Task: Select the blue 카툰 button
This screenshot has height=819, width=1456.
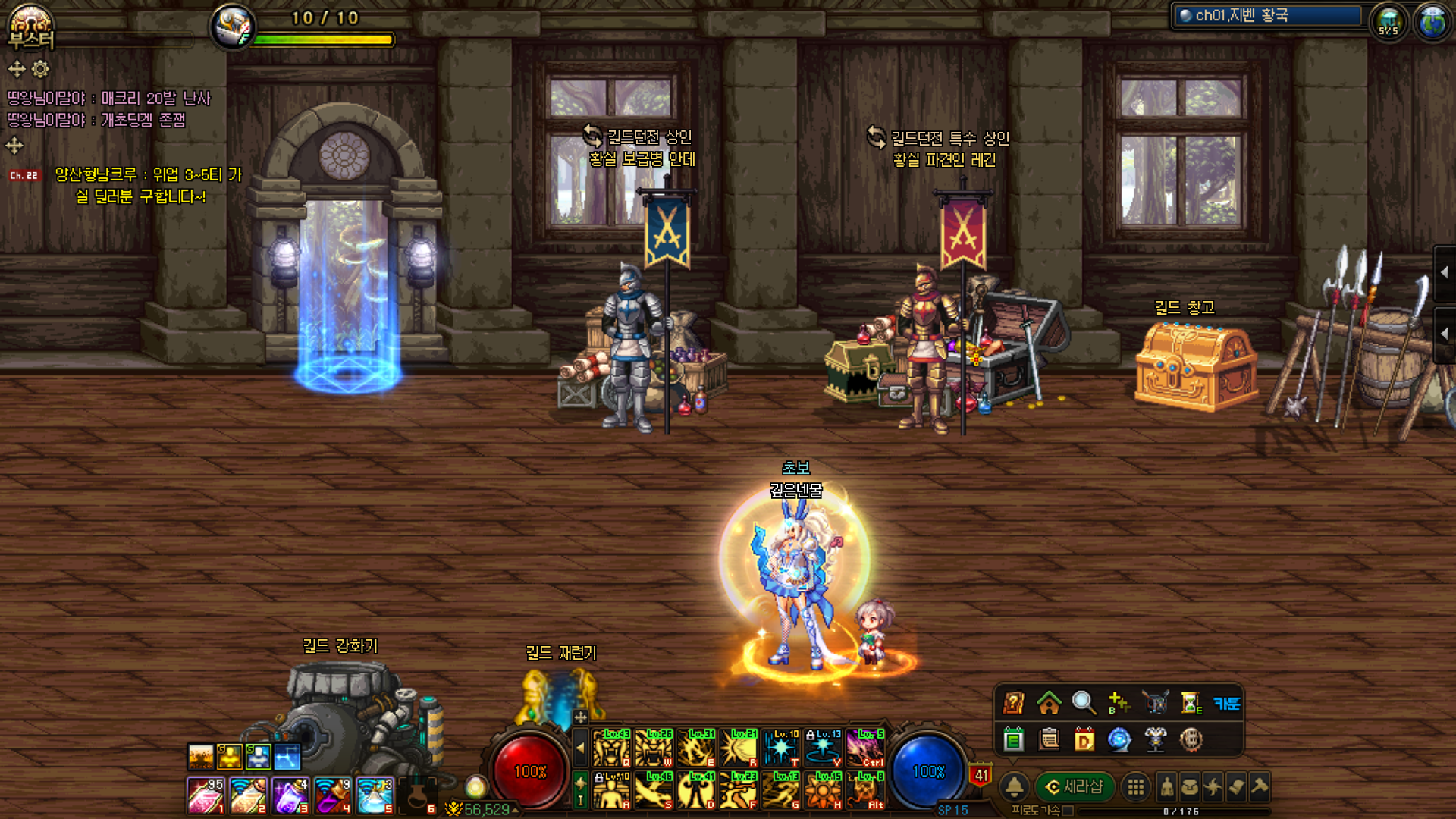Action: (x=1226, y=703)
